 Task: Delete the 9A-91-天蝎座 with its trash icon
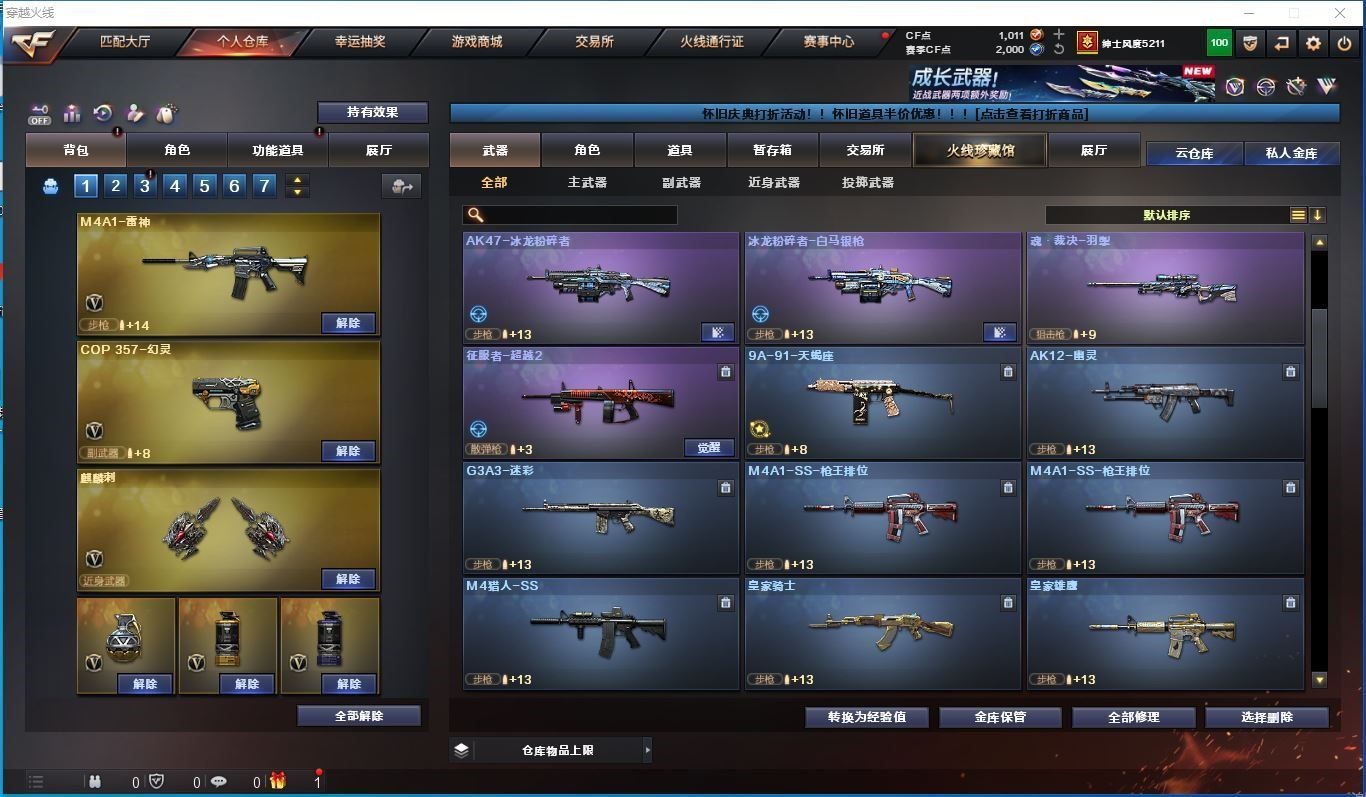pos(1008,372)
